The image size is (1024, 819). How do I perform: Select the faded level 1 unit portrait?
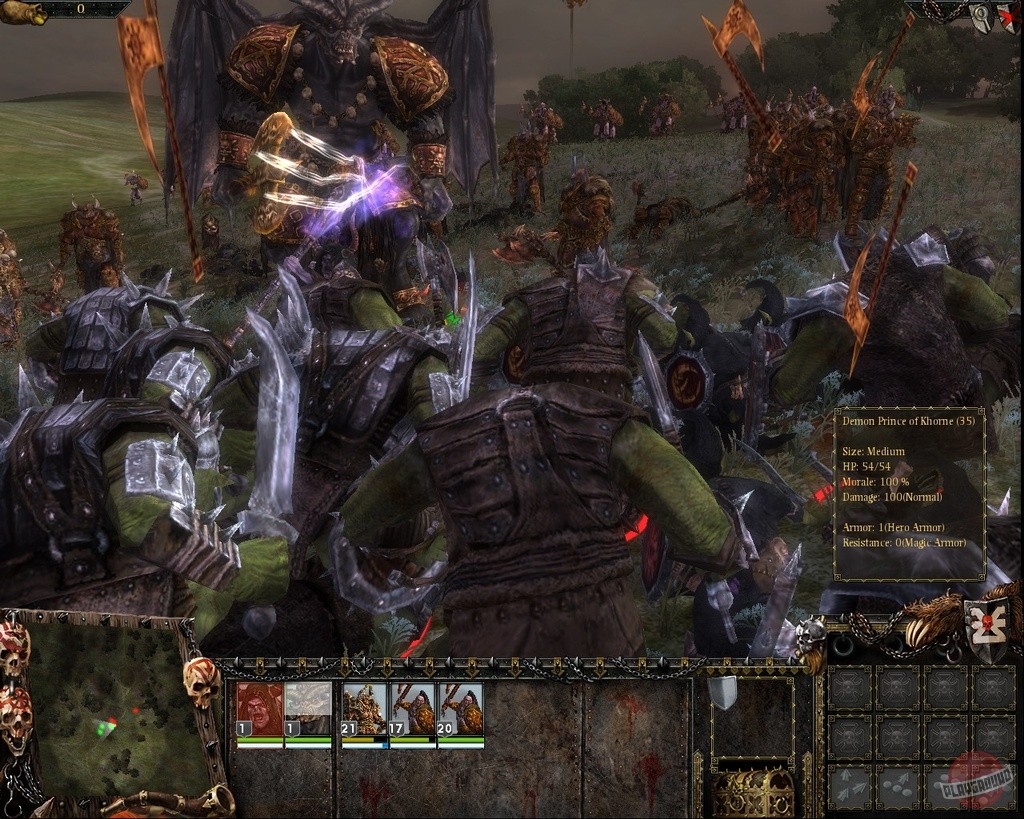[308, 710]
